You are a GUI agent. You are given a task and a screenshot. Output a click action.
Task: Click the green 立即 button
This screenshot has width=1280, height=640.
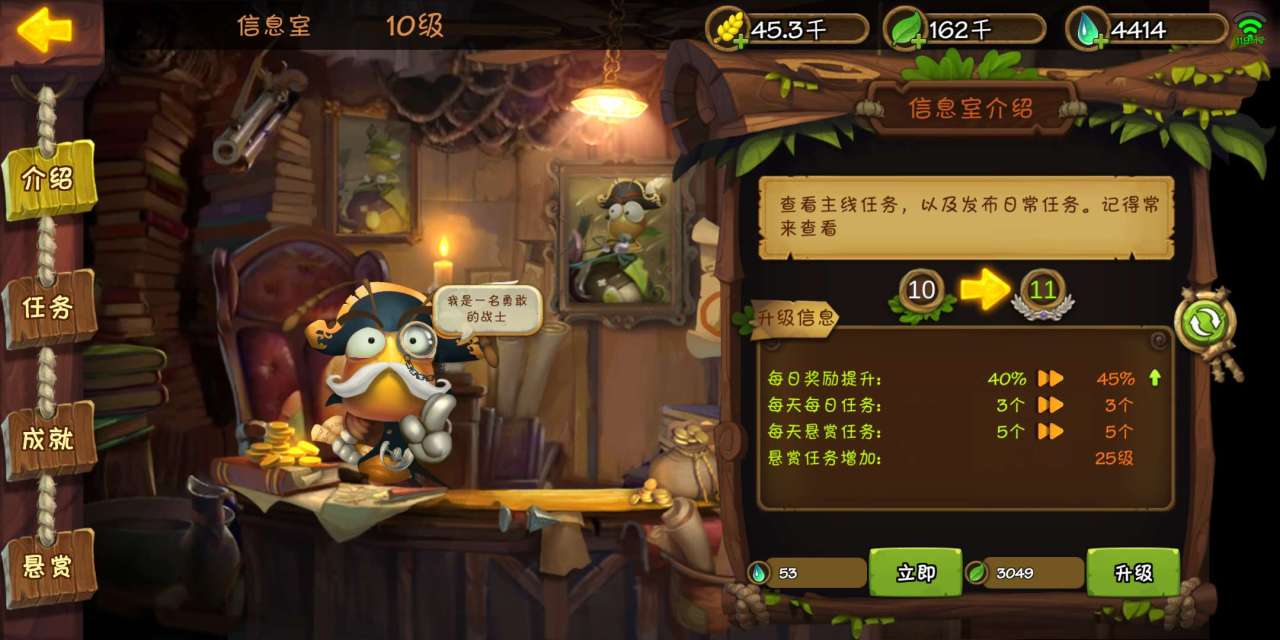(x=915, y=573)
